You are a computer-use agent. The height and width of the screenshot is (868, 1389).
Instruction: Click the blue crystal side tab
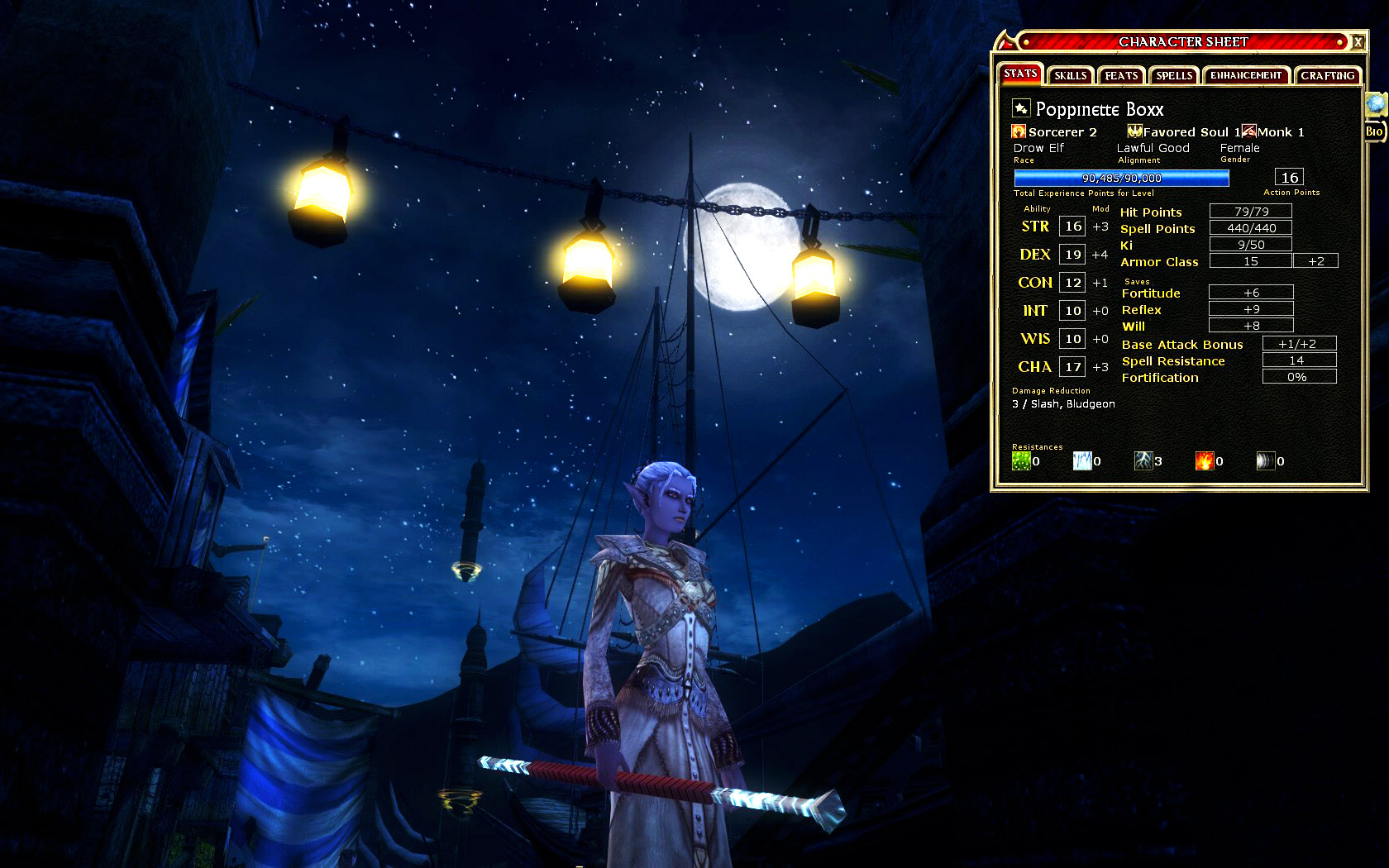click(1375, 103)
